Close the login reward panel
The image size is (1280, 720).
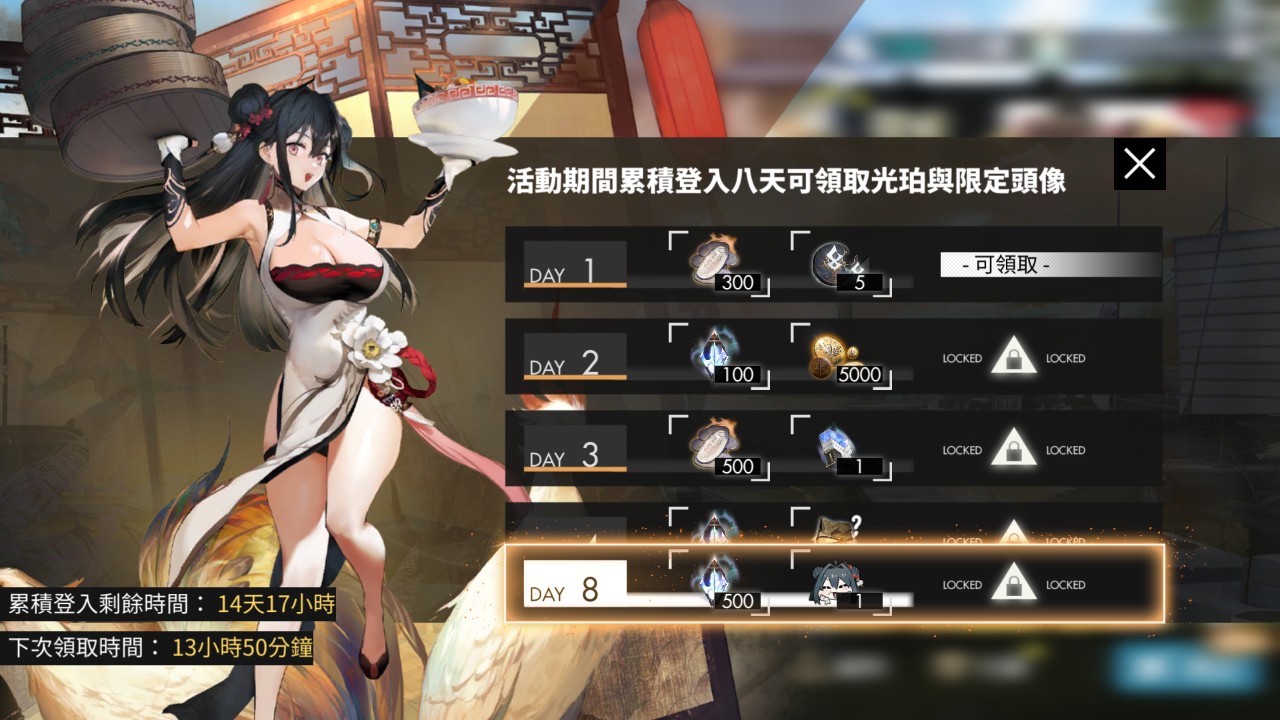(1139, 163)
